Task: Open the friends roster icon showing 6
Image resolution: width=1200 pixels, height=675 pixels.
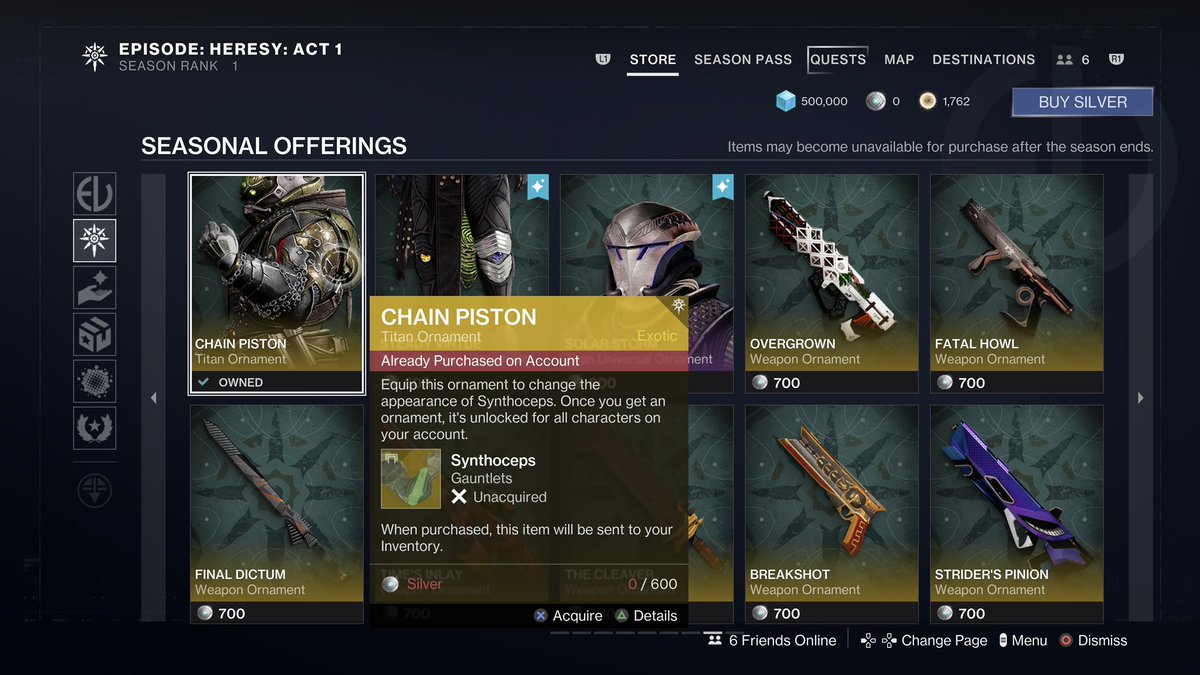Action: pyautogui.click(x=1073, y=60)
